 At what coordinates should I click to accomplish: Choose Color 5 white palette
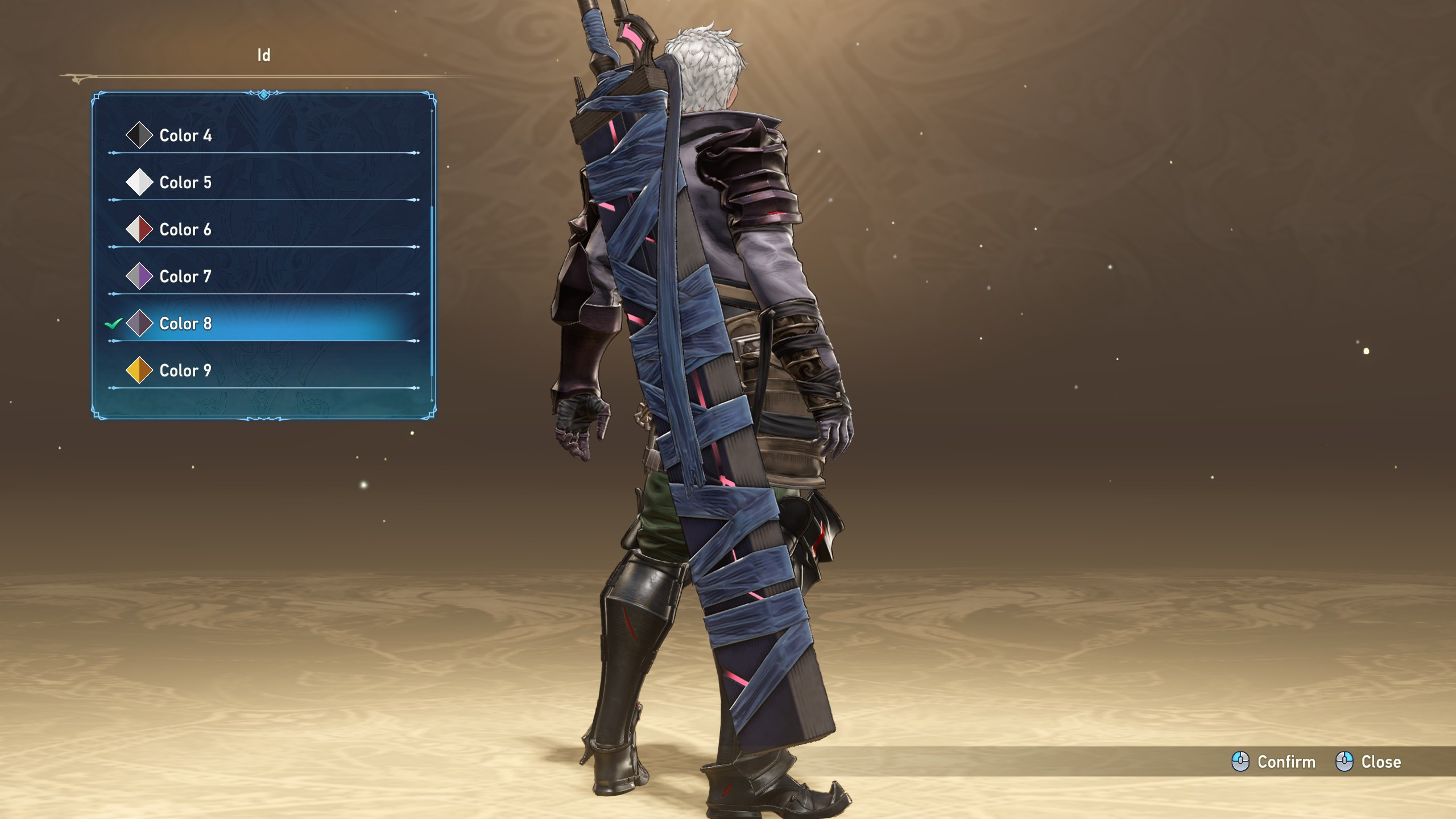(x=185, y=183)
